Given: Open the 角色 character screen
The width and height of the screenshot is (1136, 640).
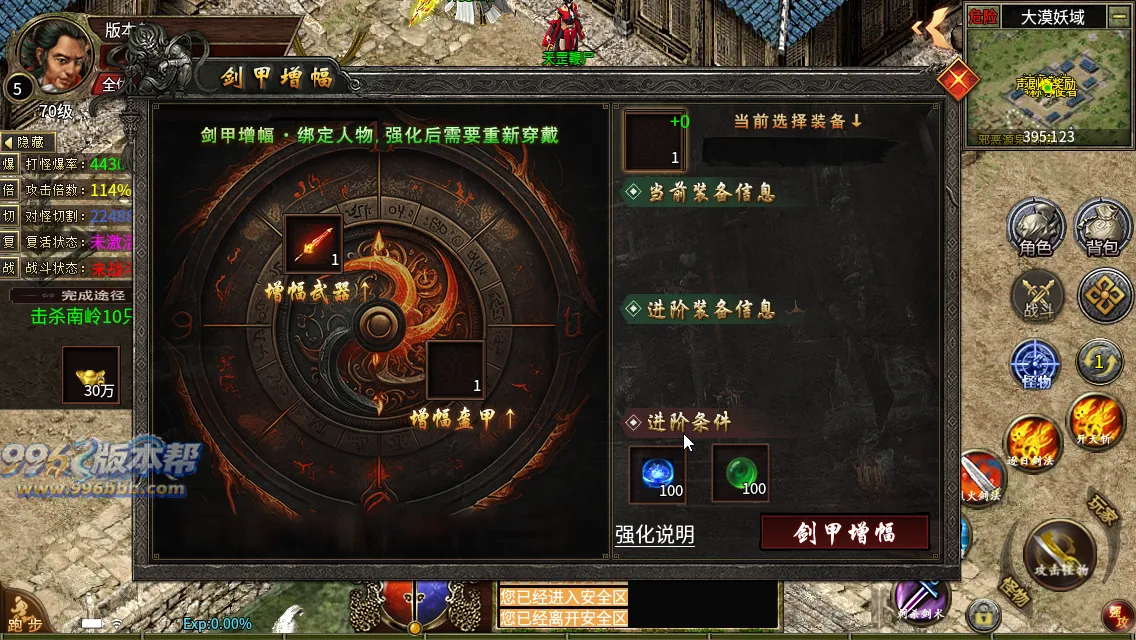Looking at the screenshot, I should click(x=1035, y=227).
